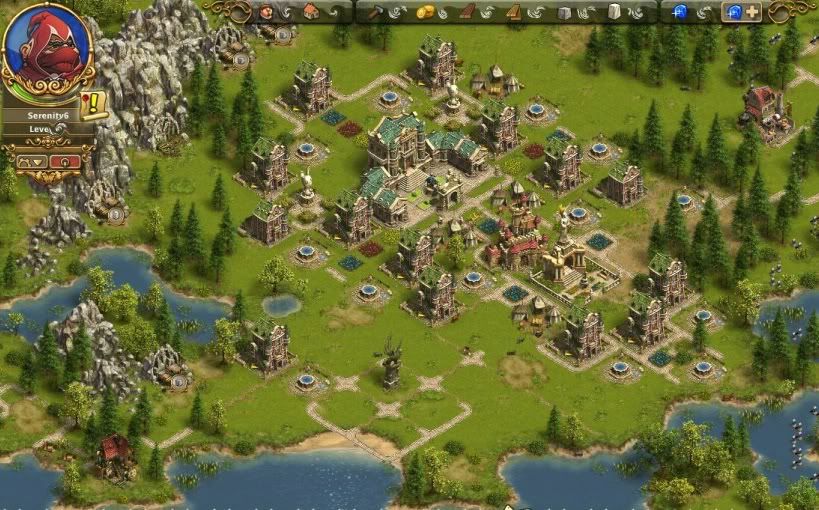Click the Serenity6 player avatar portrait
Screen dimensions: 819x510
46,49
